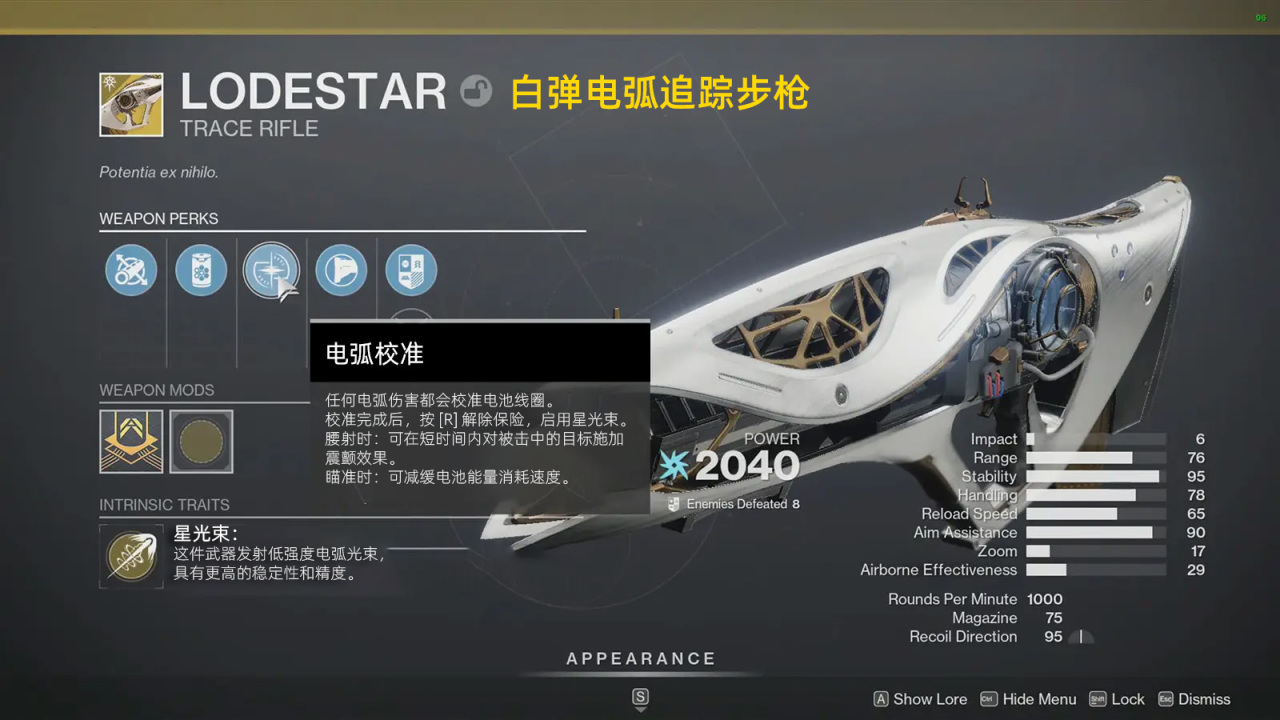The height and width of the screenshot is (720, 1280).
Task: Inspect the 星光束 intrinsic trait icon
Action: (131, 557)
